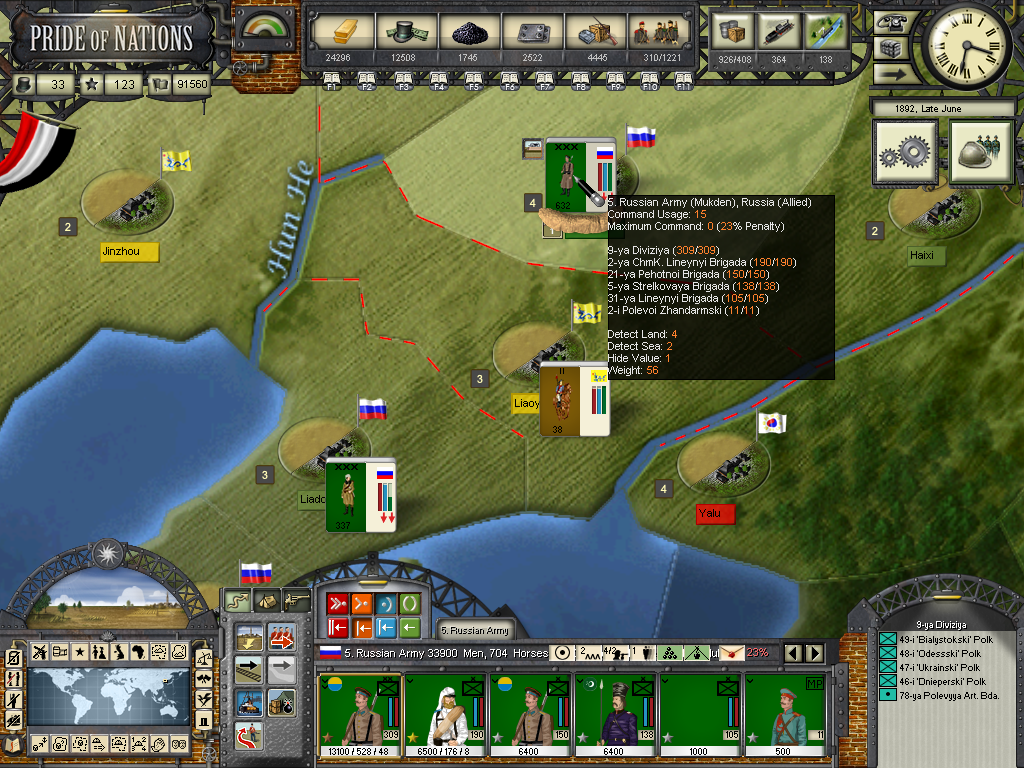
Task: Open the gears economic mode button
Action: [906, 153]
